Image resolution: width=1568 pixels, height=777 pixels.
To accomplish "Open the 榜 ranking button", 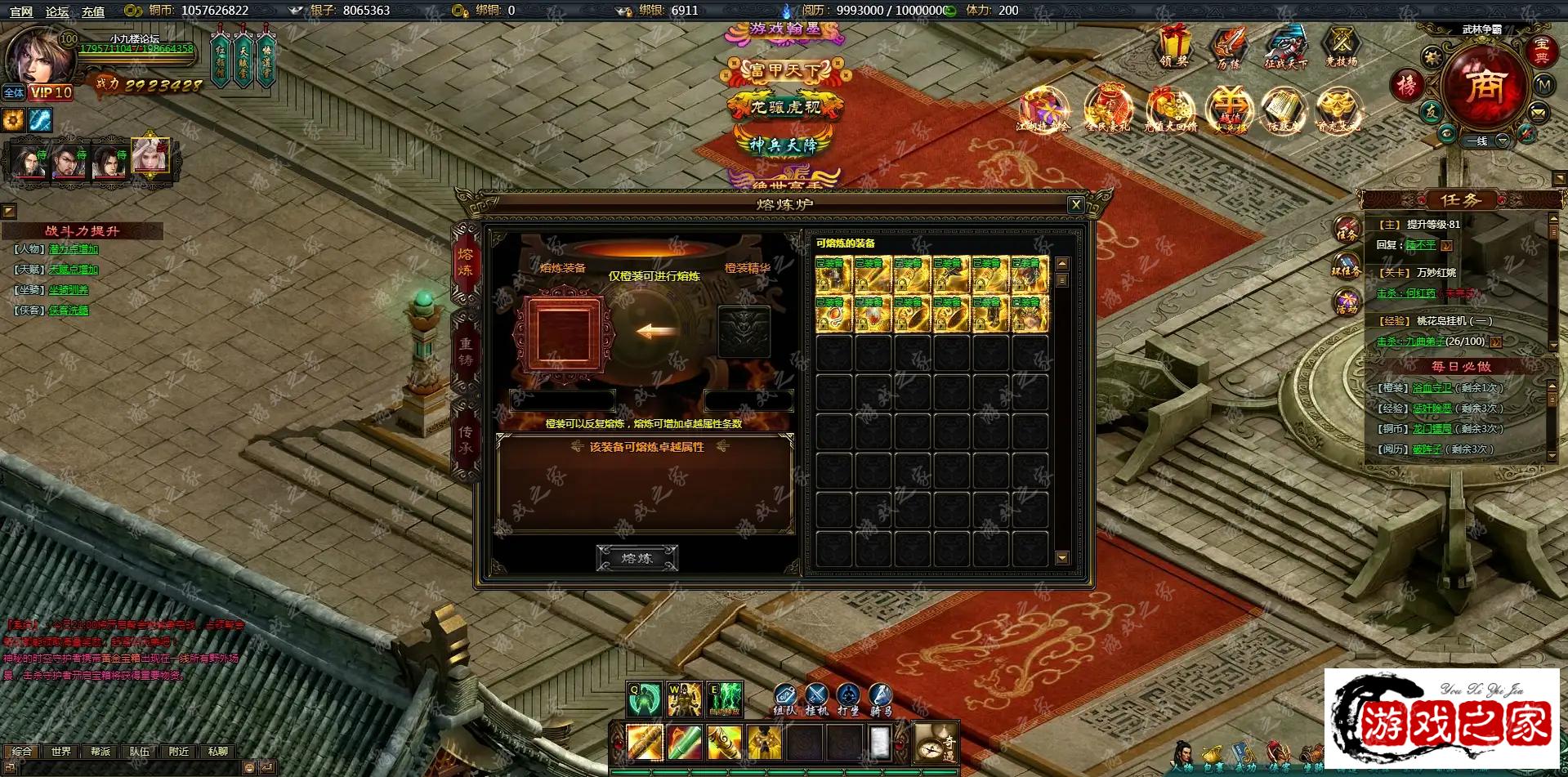I will coord(1406,85).
